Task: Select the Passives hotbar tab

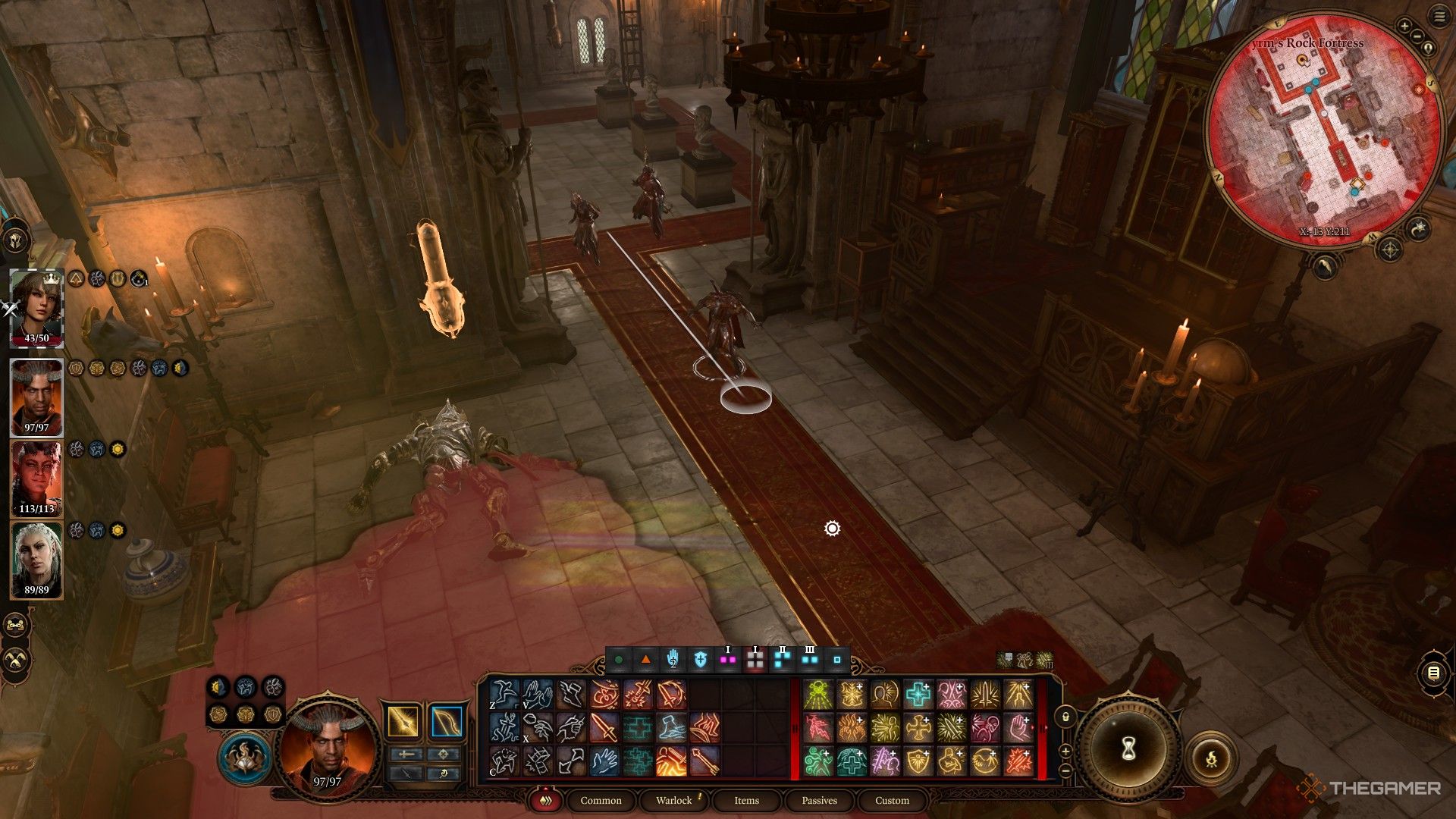Action: point(819,801)
